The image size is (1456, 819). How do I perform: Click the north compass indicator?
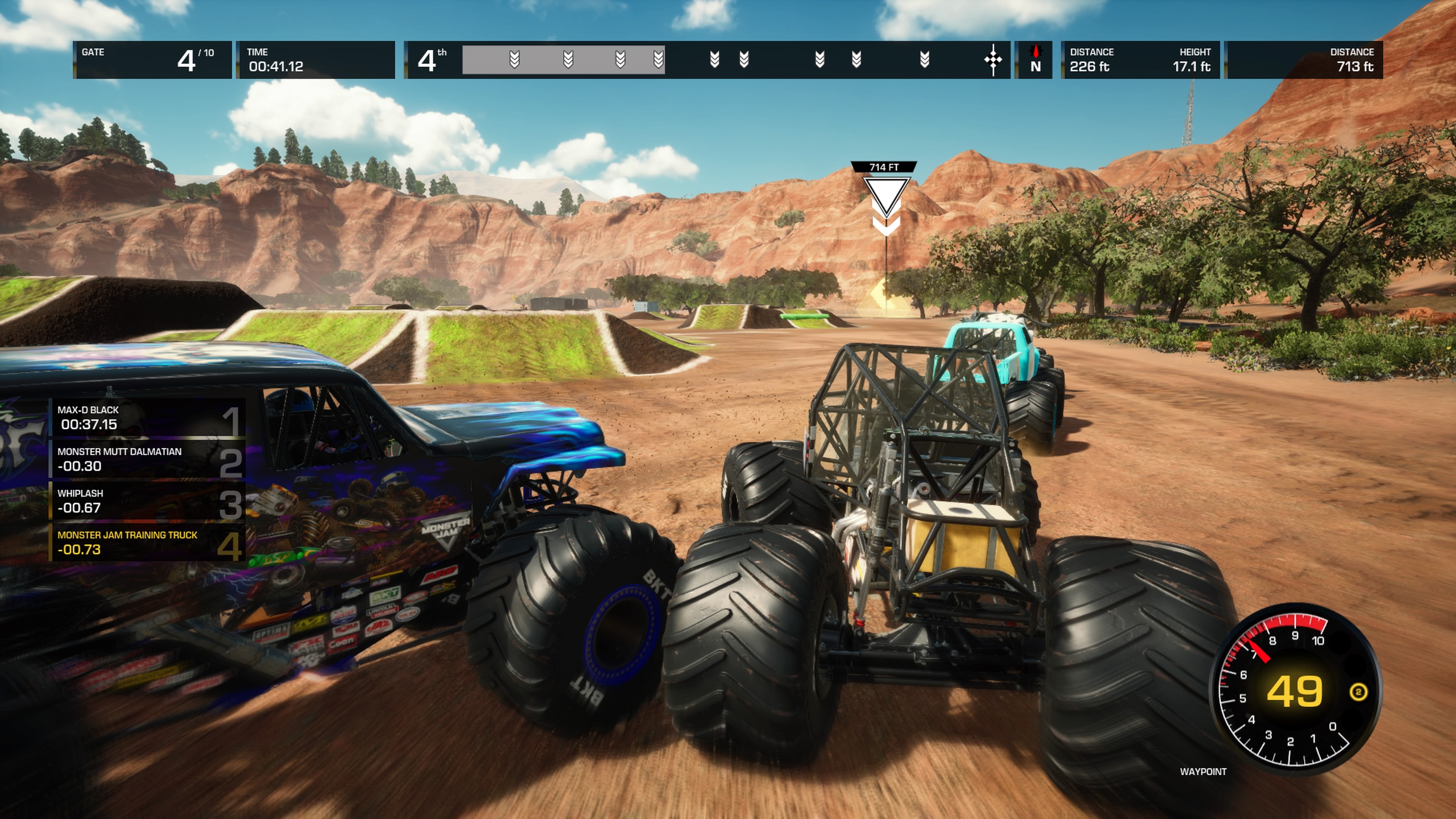(1035, 60)
